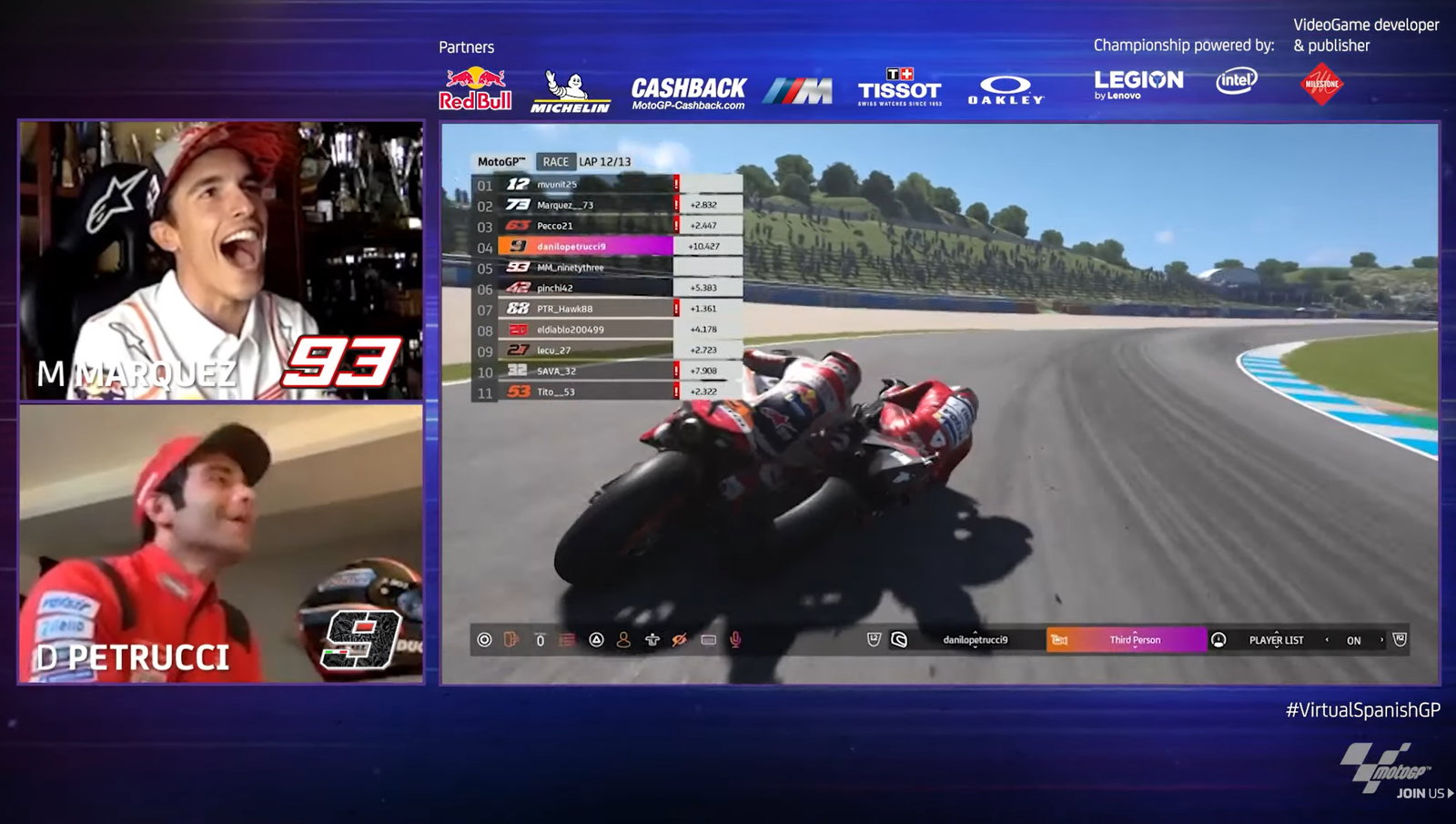
Task: Click the keyboard display icon in HUD
Action: (x=707, y=640)
